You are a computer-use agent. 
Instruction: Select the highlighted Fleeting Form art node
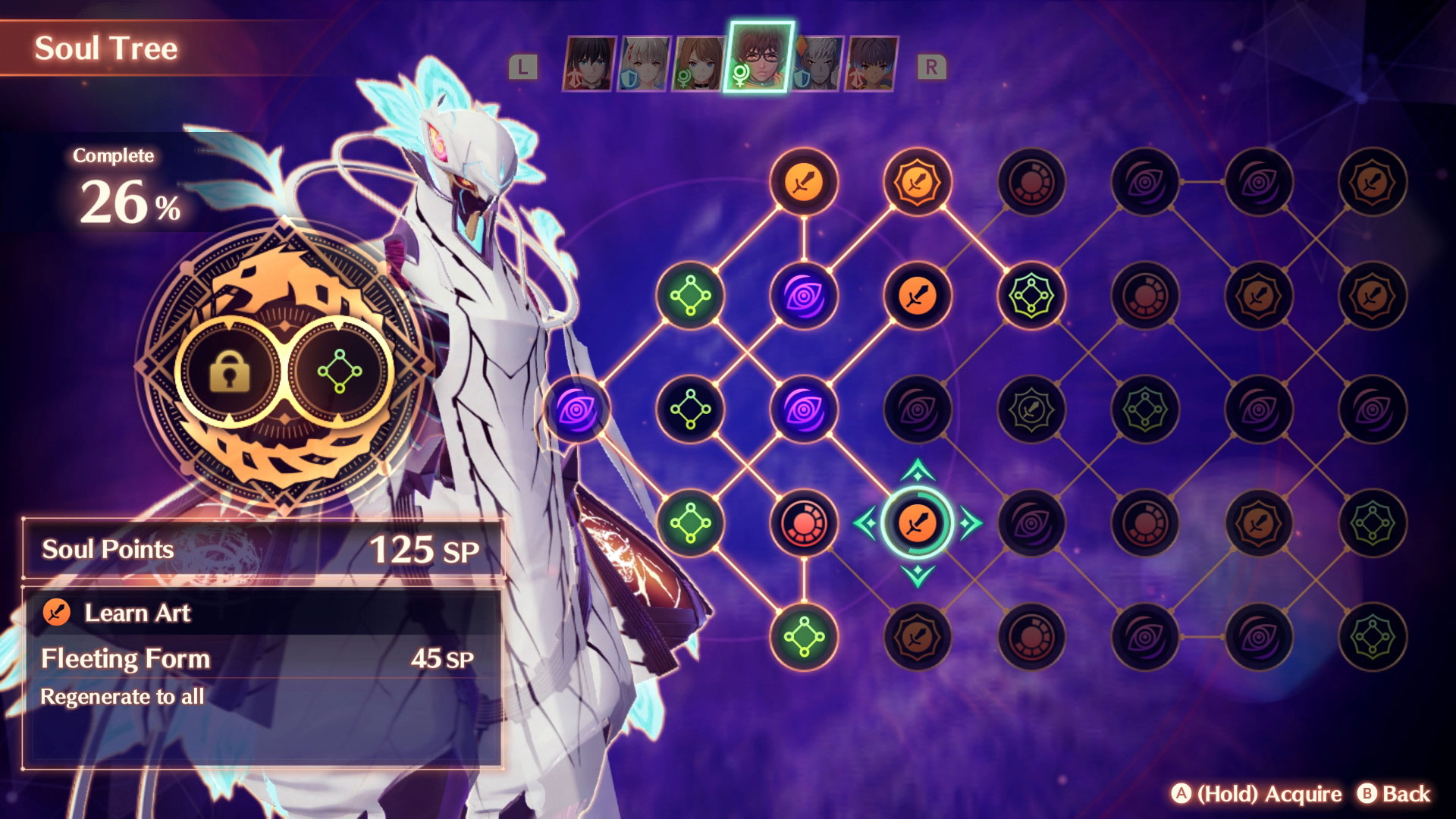pos(917,522)
